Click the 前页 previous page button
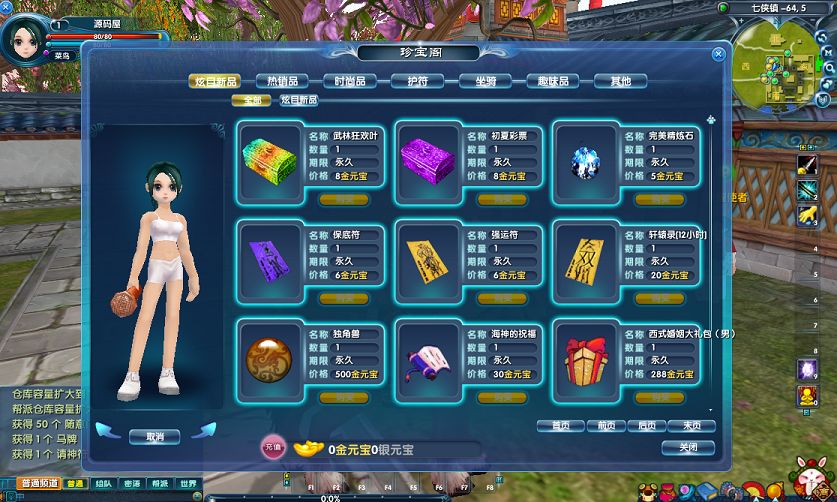 tap(604, 425)
